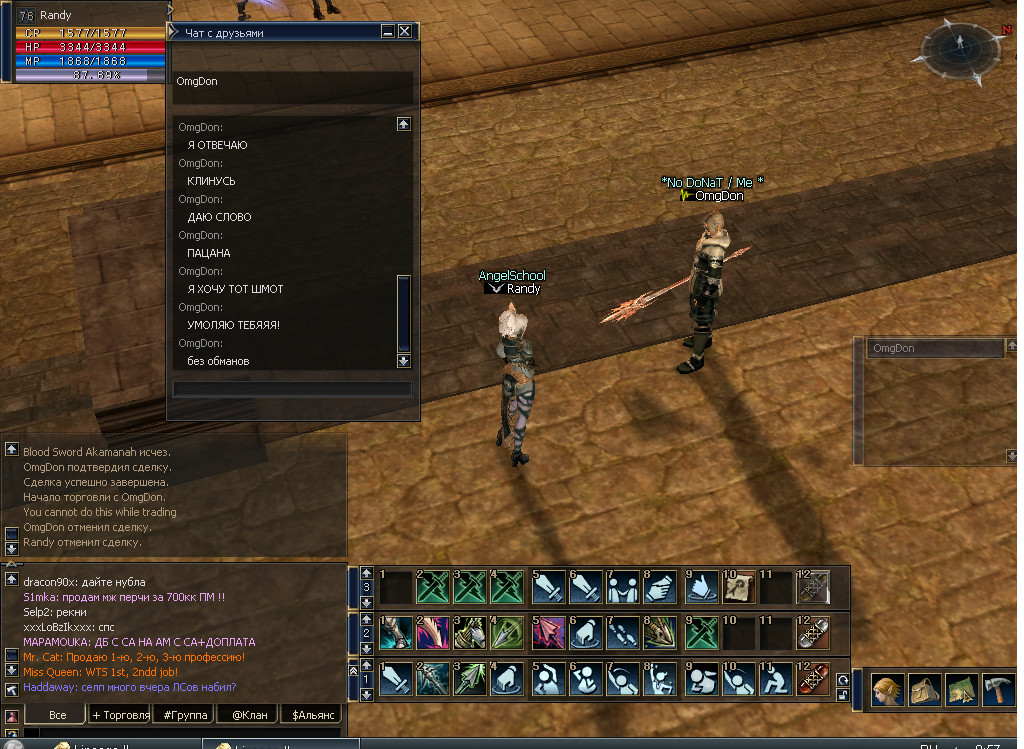Click the hammer system menu icon
Screen dimensions: 1024x749
click(x=997, y=691)
